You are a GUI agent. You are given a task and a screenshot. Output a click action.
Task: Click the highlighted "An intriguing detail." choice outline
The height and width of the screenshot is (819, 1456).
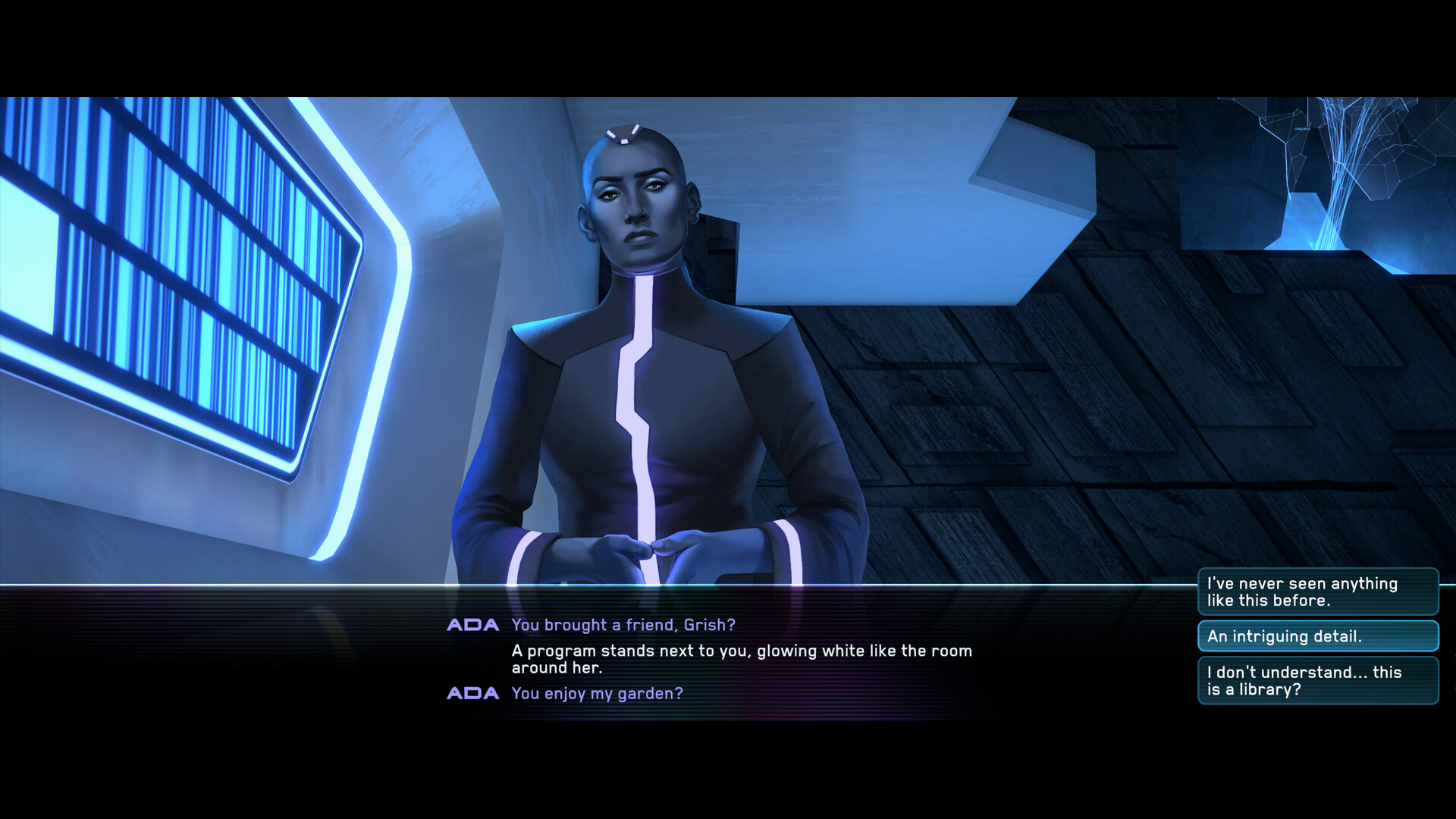(x=1202, y=636)
